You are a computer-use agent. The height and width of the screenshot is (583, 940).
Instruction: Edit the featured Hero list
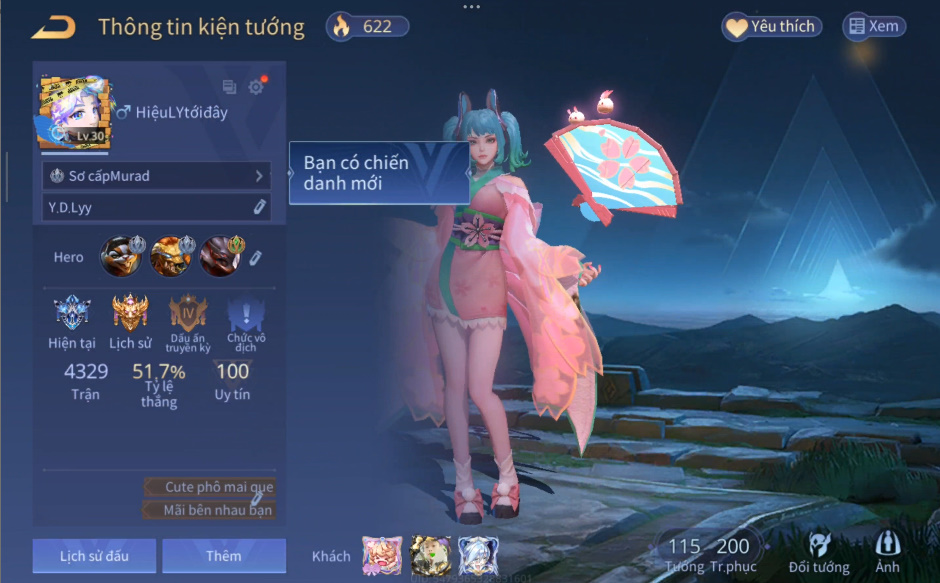click(256, 258)
